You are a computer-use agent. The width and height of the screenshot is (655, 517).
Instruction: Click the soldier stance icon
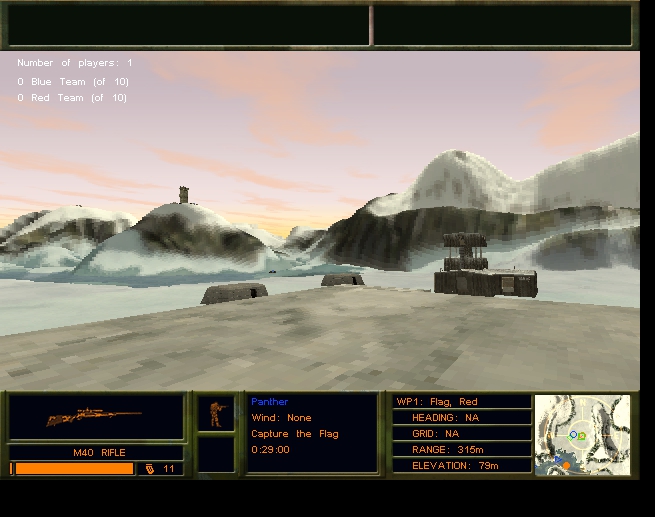(x=216, y=413)
